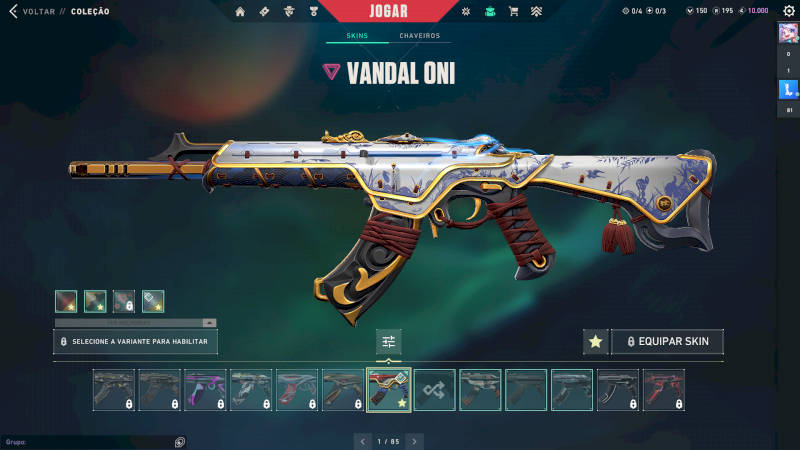The width and height of the screenshot is (800, 450).
Task: Select the Skins tab
Action: tap(357, 36)
